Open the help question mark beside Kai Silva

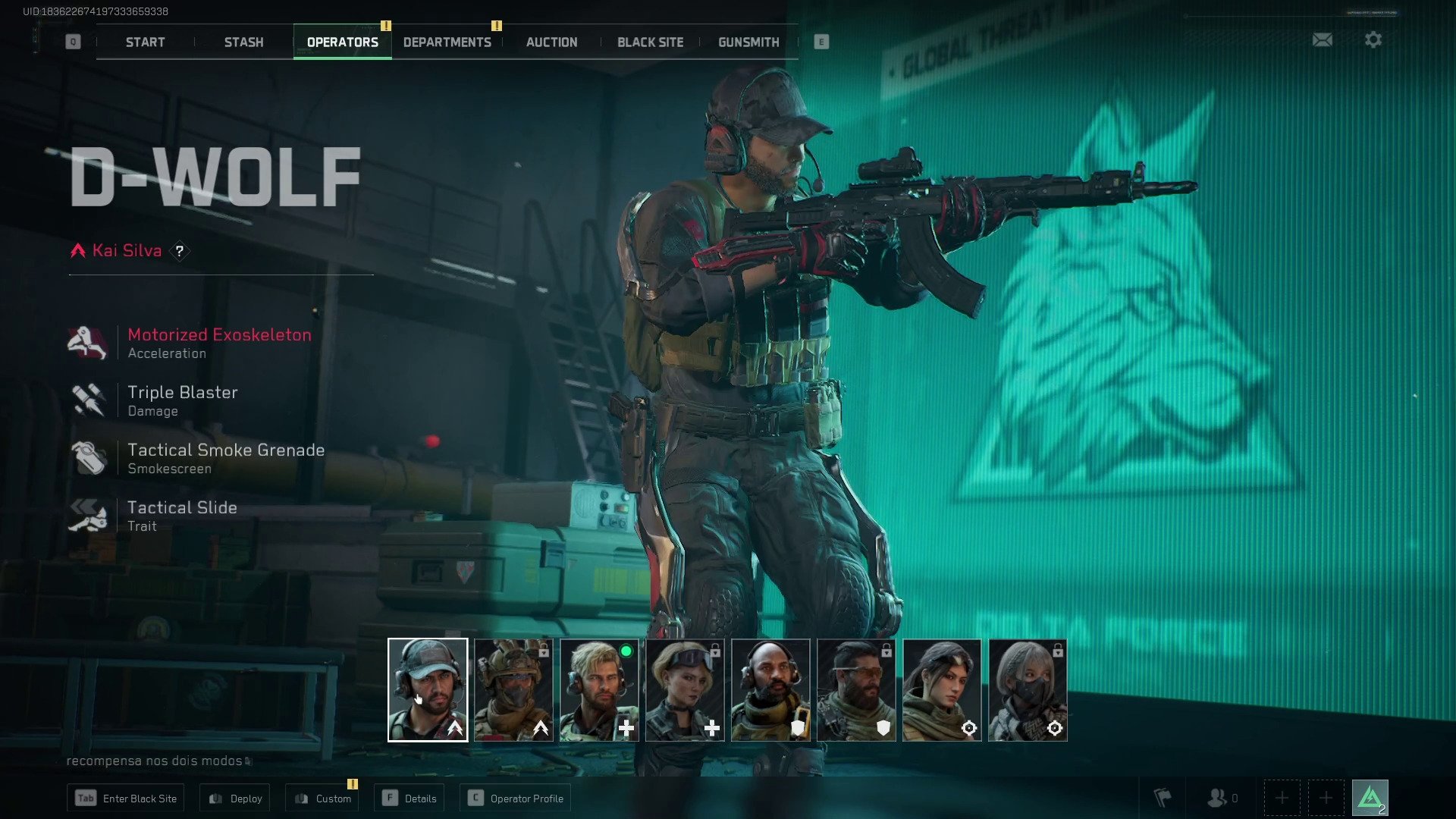pos(180,250)
